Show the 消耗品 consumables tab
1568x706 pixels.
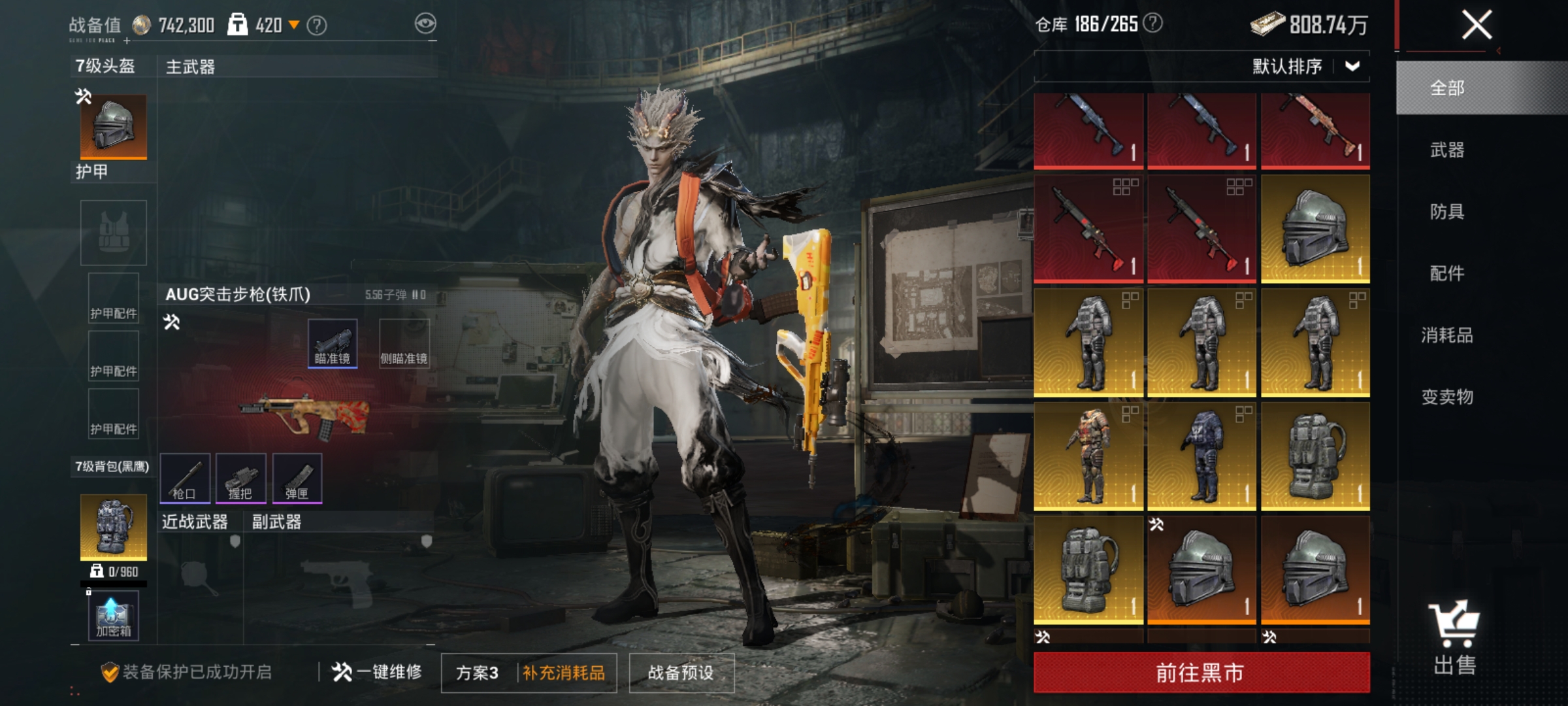(x=1447, y=335)
